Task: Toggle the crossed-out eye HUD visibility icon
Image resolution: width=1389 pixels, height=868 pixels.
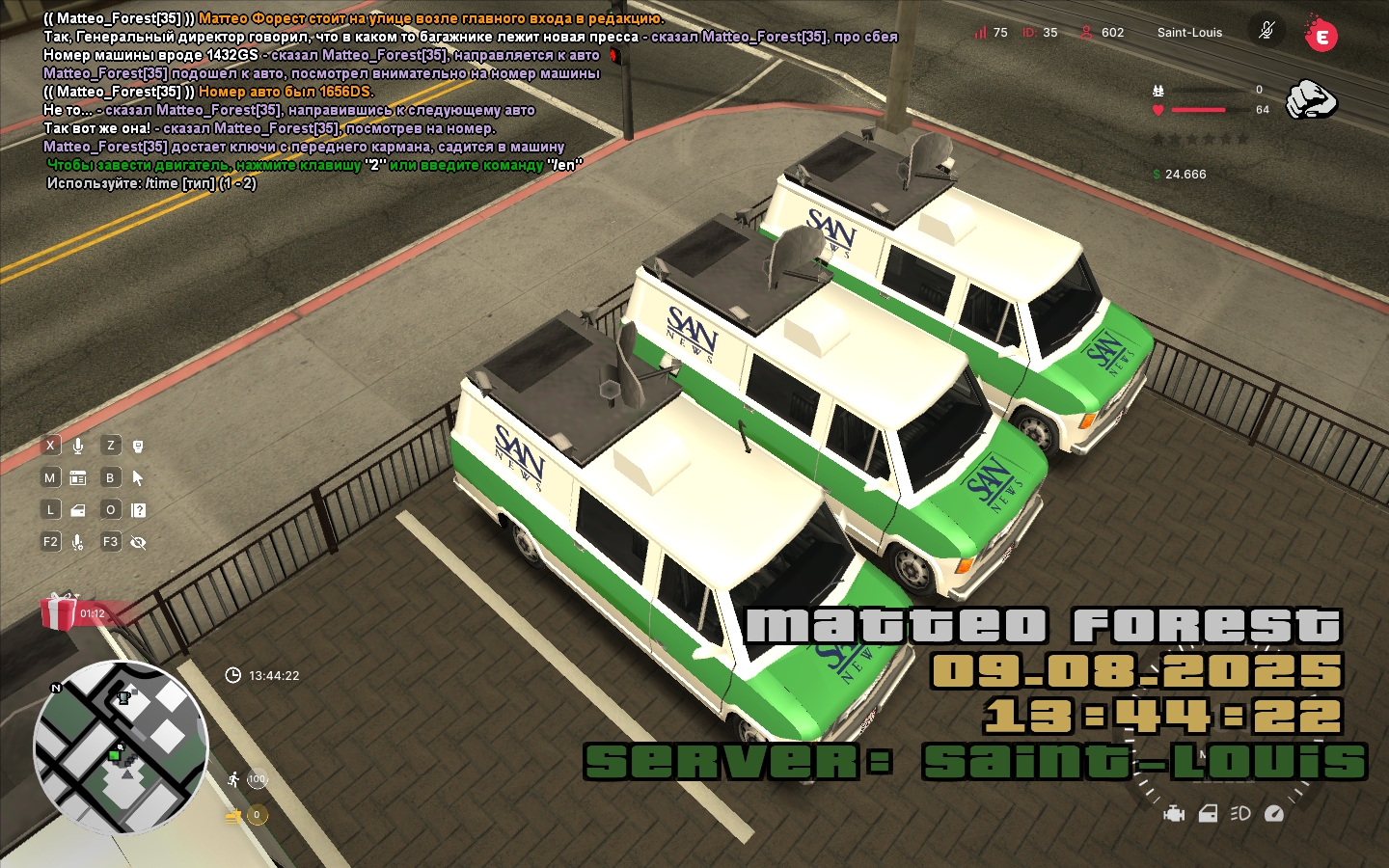Action: coord(138,543)
